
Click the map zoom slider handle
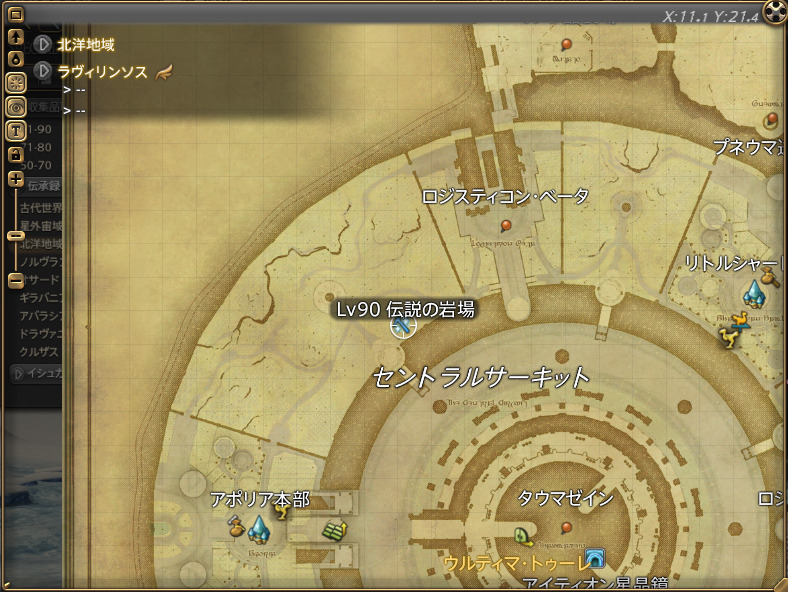(16, 236)
